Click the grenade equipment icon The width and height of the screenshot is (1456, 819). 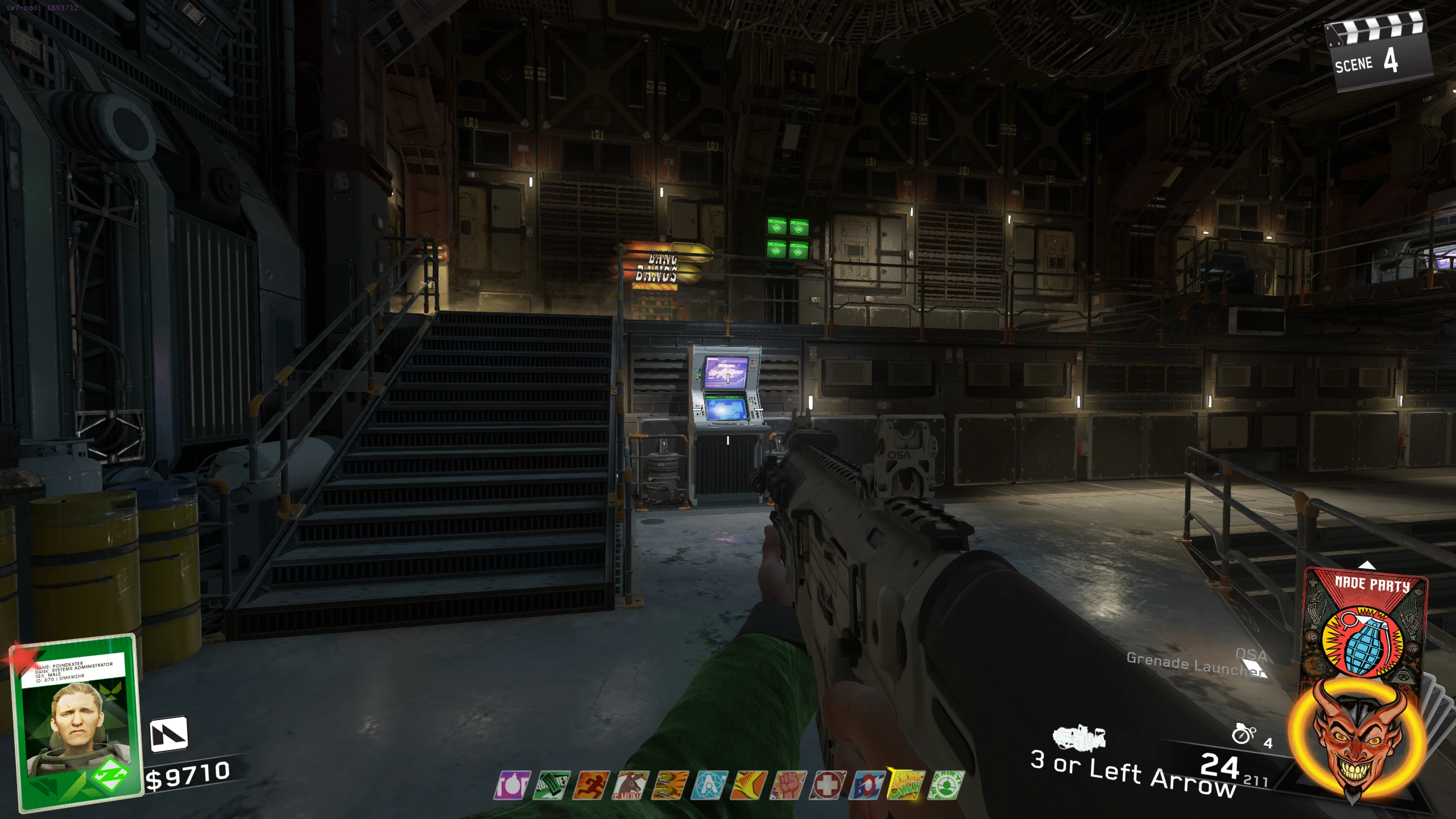tap(1243, 734)
